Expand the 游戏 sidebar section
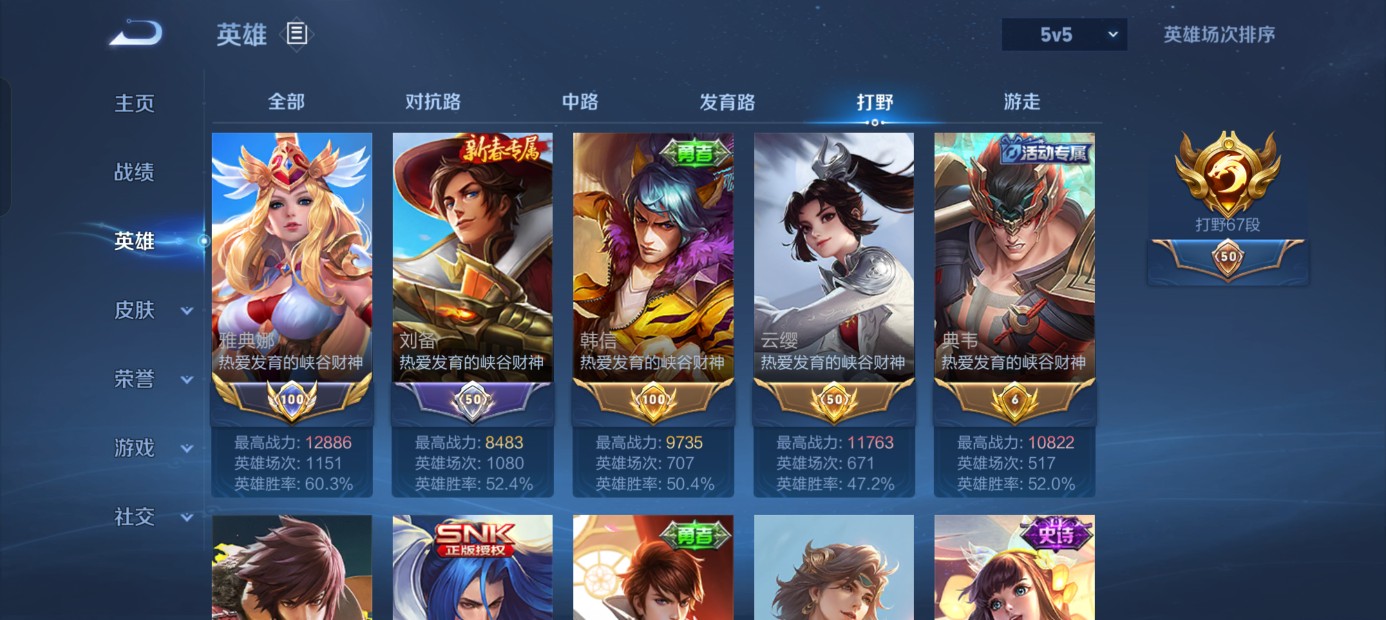This screenshot has width=1386, height=620. point(152,448)
